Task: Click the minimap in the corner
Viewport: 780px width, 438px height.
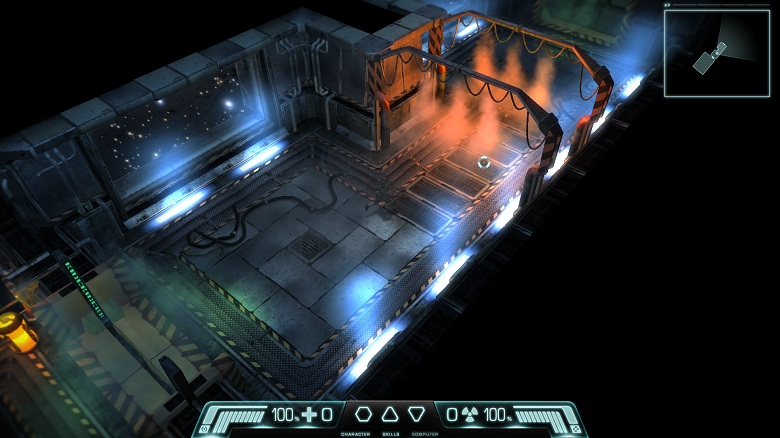Action: tap(717, 53)
